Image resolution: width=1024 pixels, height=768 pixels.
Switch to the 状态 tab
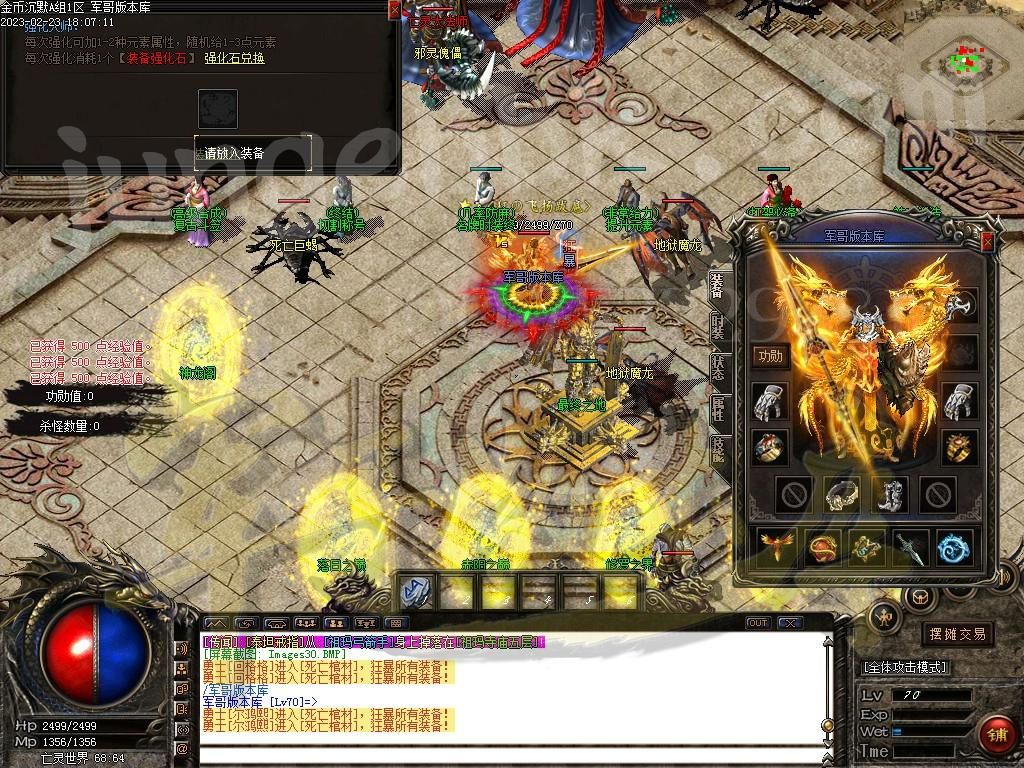pos(718,366)
